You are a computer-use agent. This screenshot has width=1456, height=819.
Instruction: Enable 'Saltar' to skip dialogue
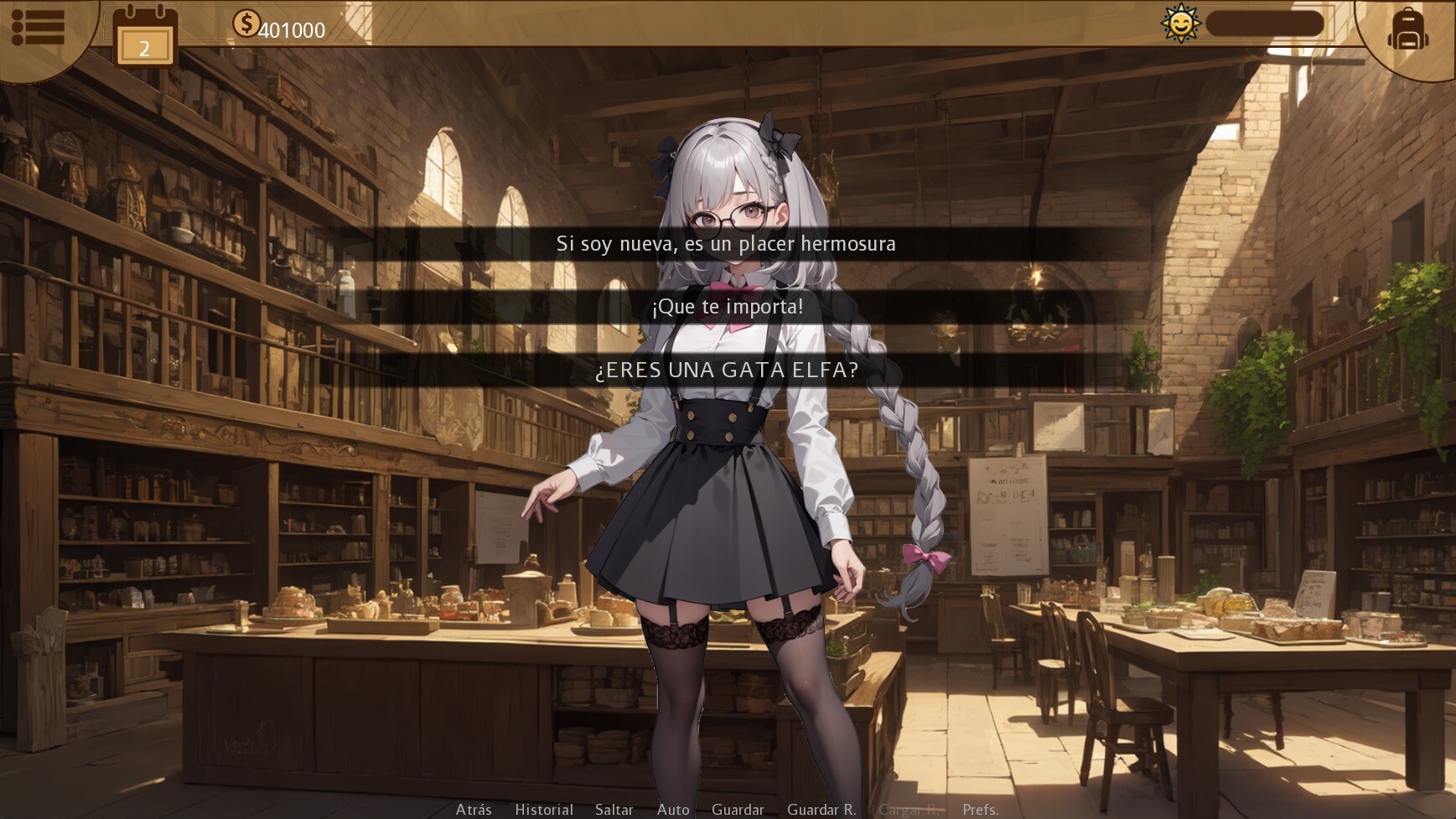click(x=614, y=810)
